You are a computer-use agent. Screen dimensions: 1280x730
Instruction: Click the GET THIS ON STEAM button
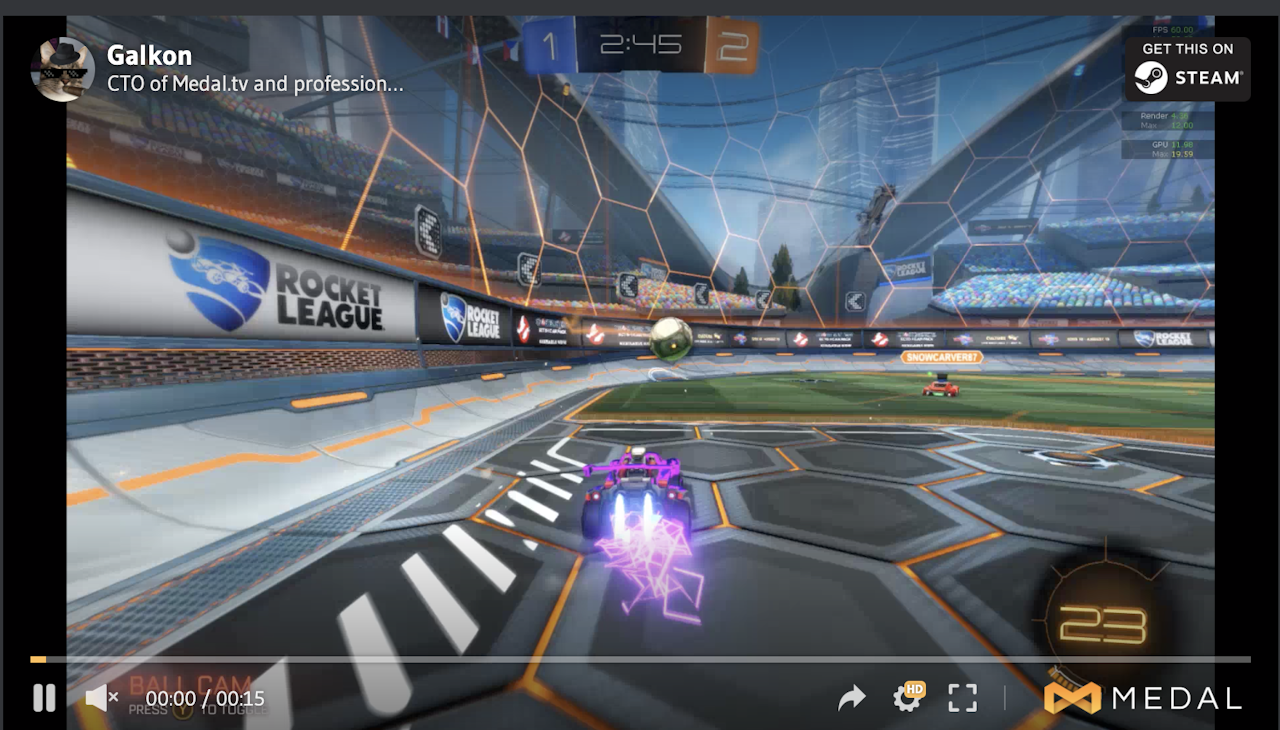[1188, 69]
